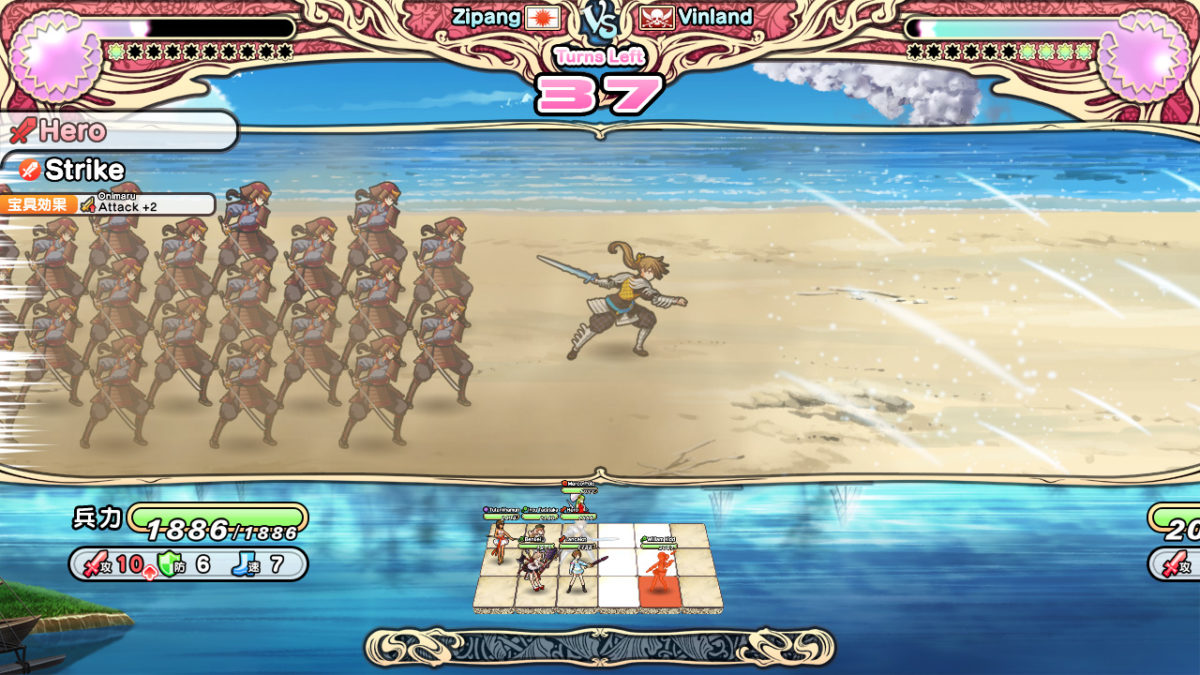The width and height of the screenshot is (1200, 675).
Task: Inspect the Onimaru Attack +2 treasure effect
Action: click(146, 204)
